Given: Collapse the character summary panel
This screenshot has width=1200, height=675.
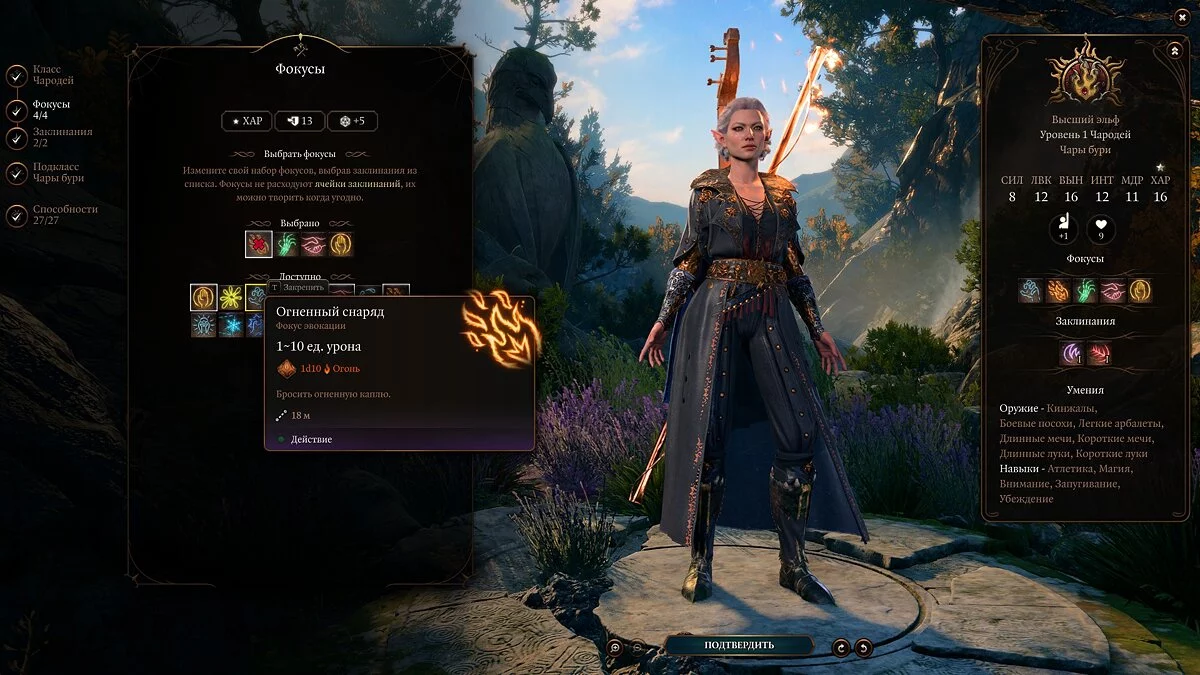Looking at the screenshot, I should [1174, 50].
